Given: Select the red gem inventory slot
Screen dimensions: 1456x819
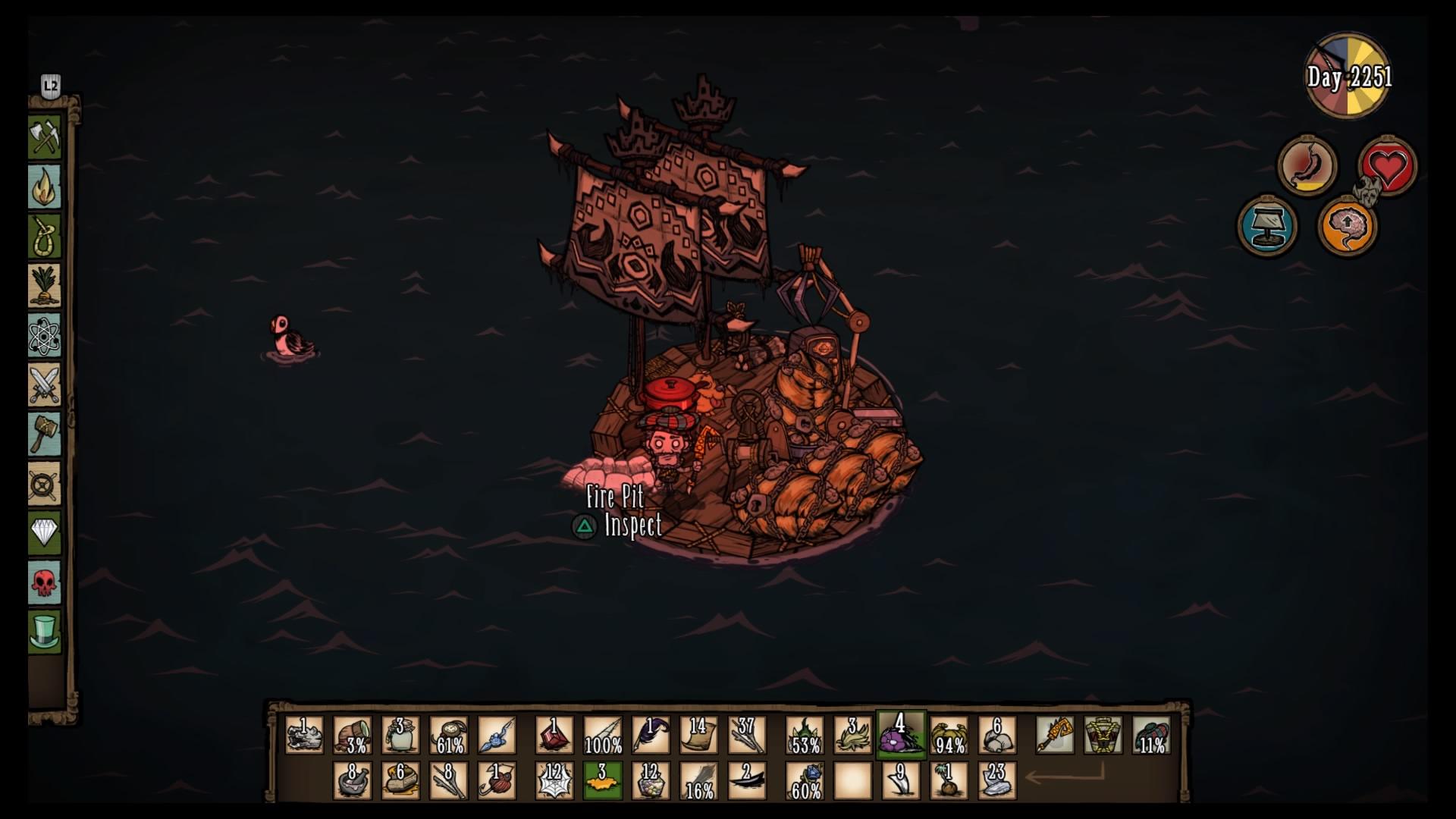Looking at the screenshot, I should coord(554,735).
